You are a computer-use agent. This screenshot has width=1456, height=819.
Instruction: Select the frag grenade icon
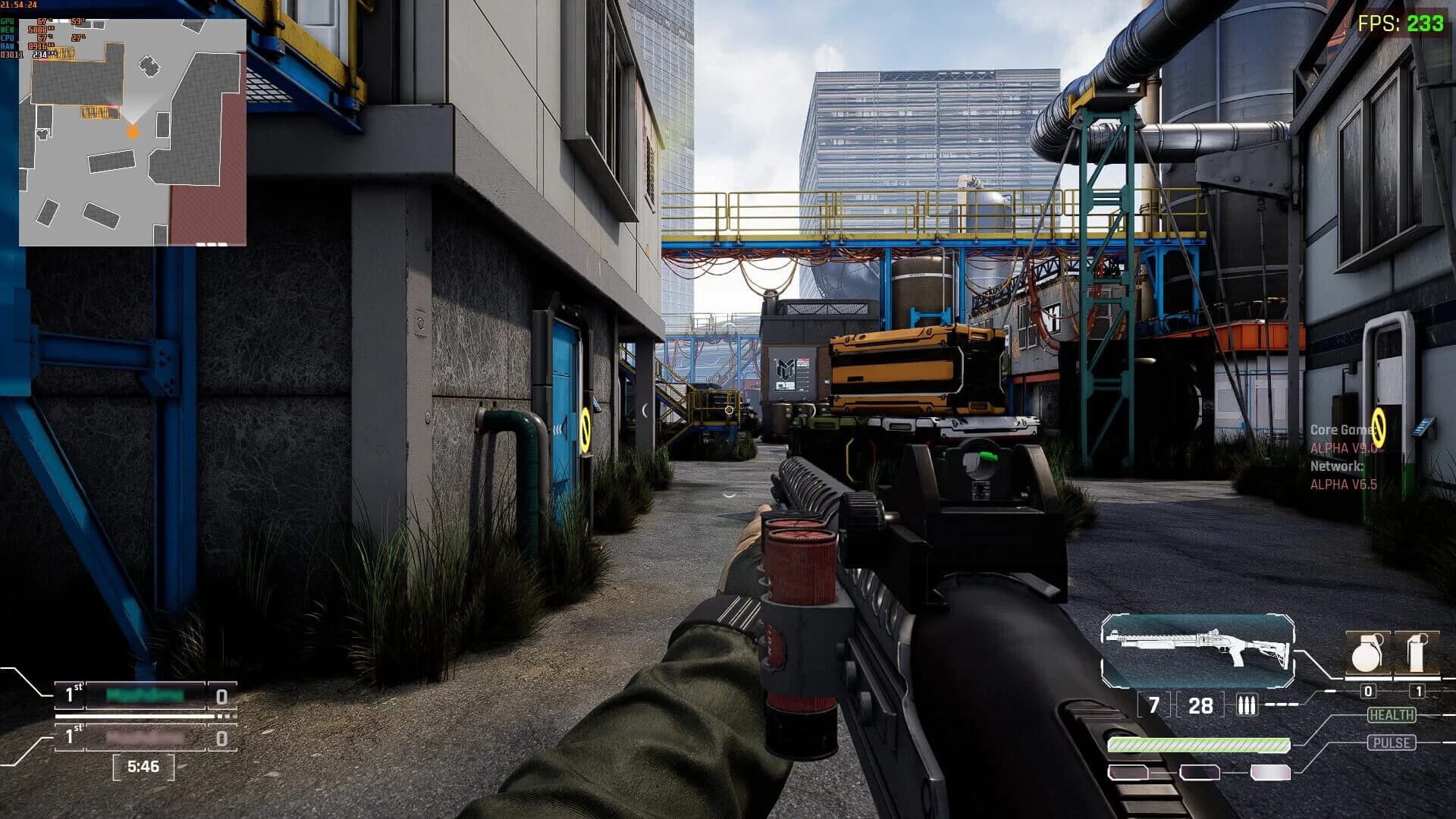pyautogui.click(x=1367, y=652)
